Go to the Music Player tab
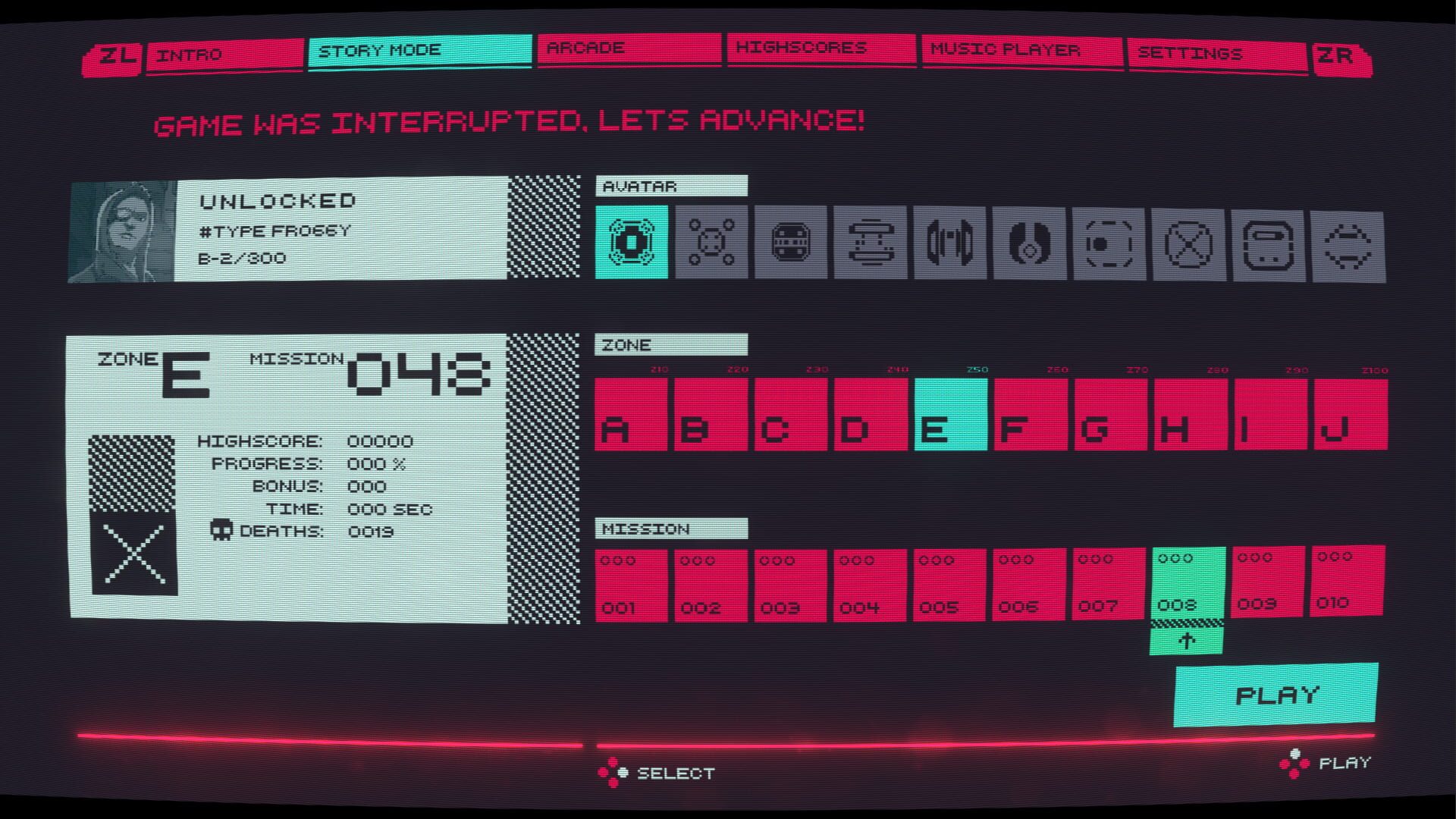 (x=1021, y=50)
